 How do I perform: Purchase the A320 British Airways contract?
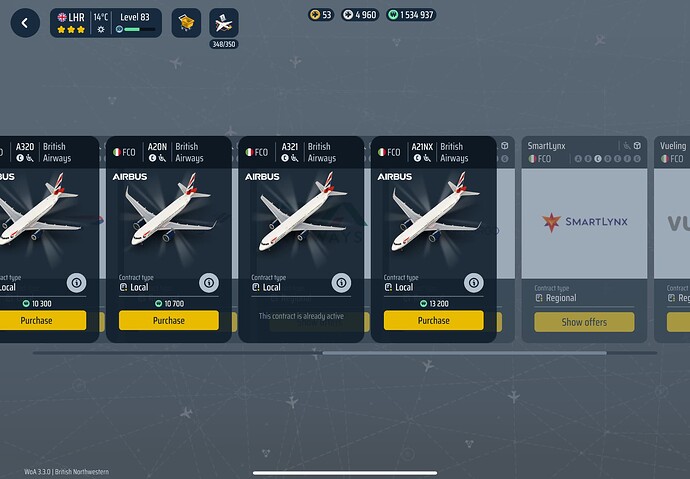(42, 321)
